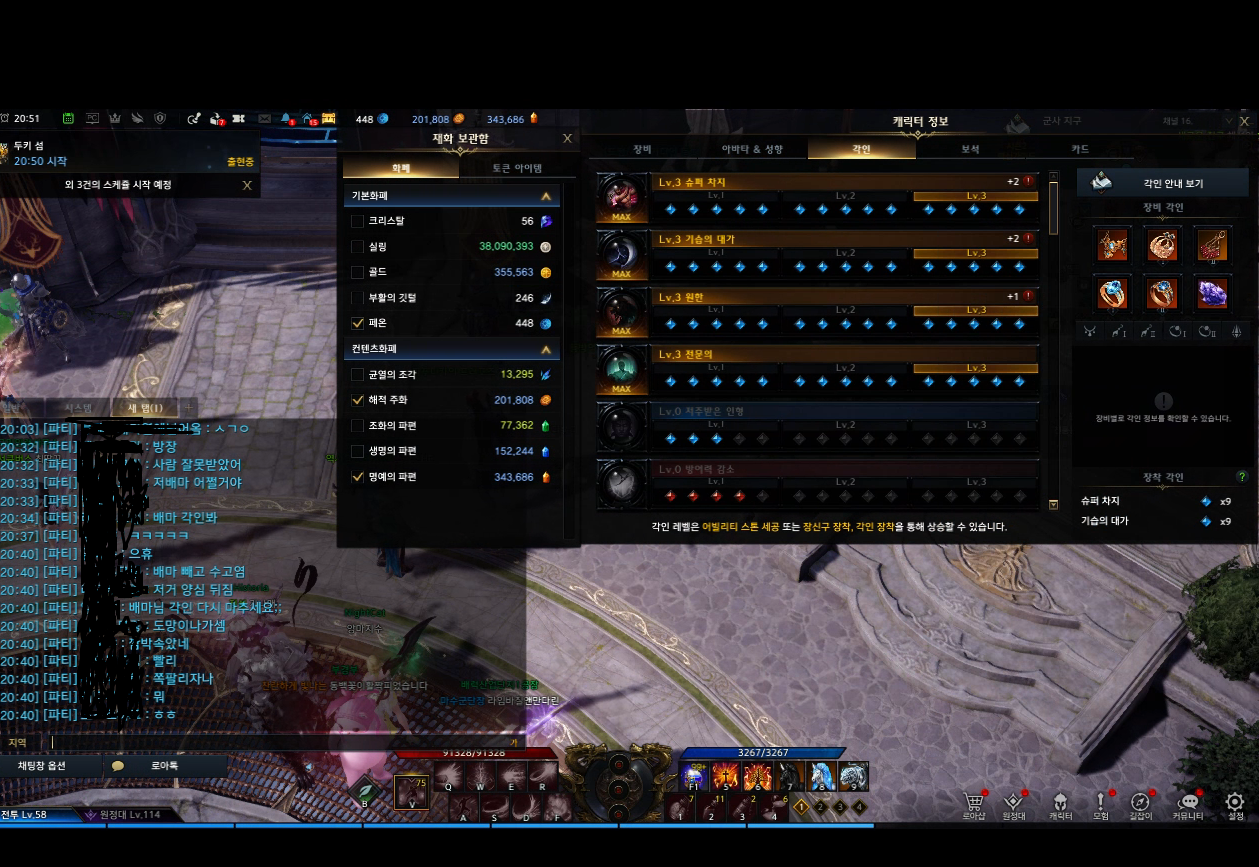Image resolution: width=1259 pixels, height=867 pixels.
Task: Toggle the 해적 주화 checkbox
Action: (x=358, y=400)
